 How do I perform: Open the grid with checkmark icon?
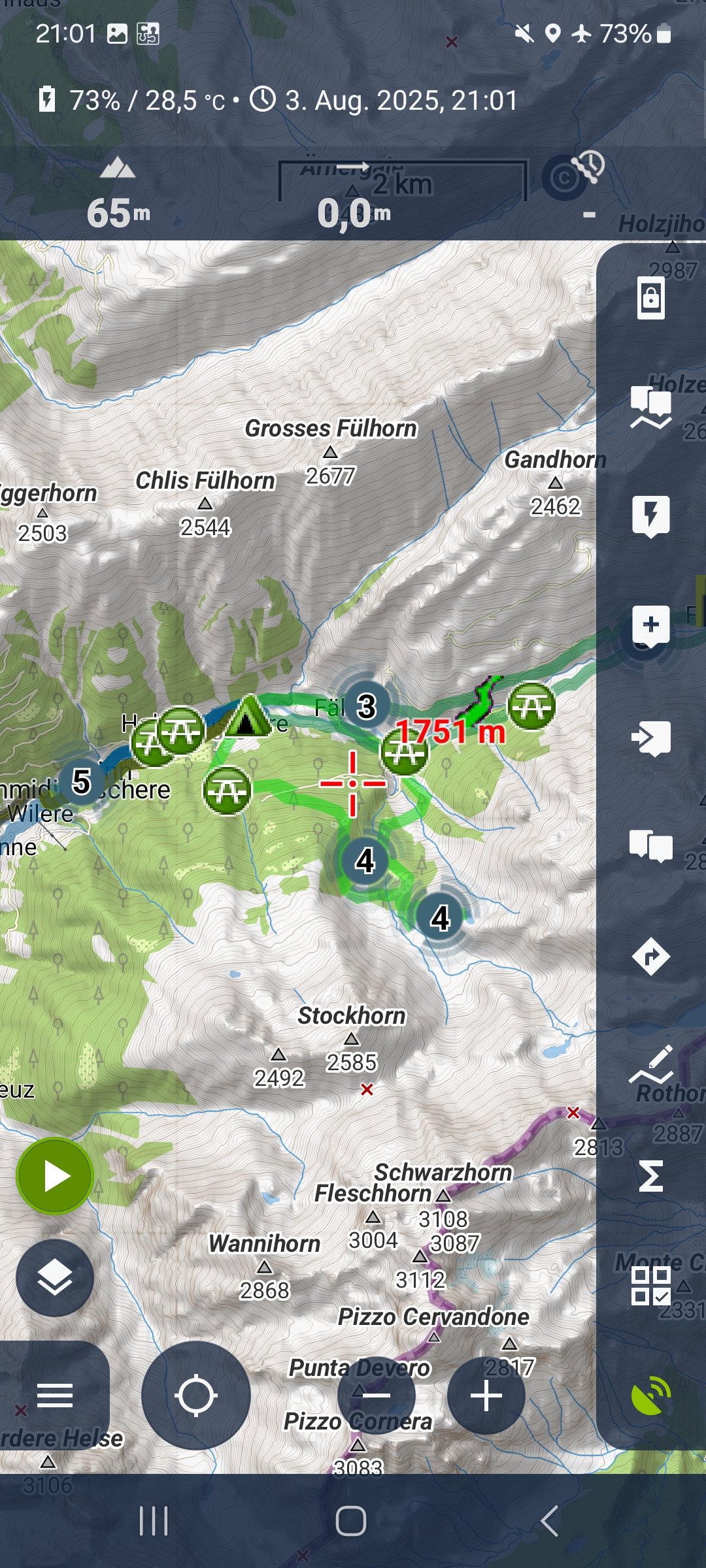coord(651,1286)
